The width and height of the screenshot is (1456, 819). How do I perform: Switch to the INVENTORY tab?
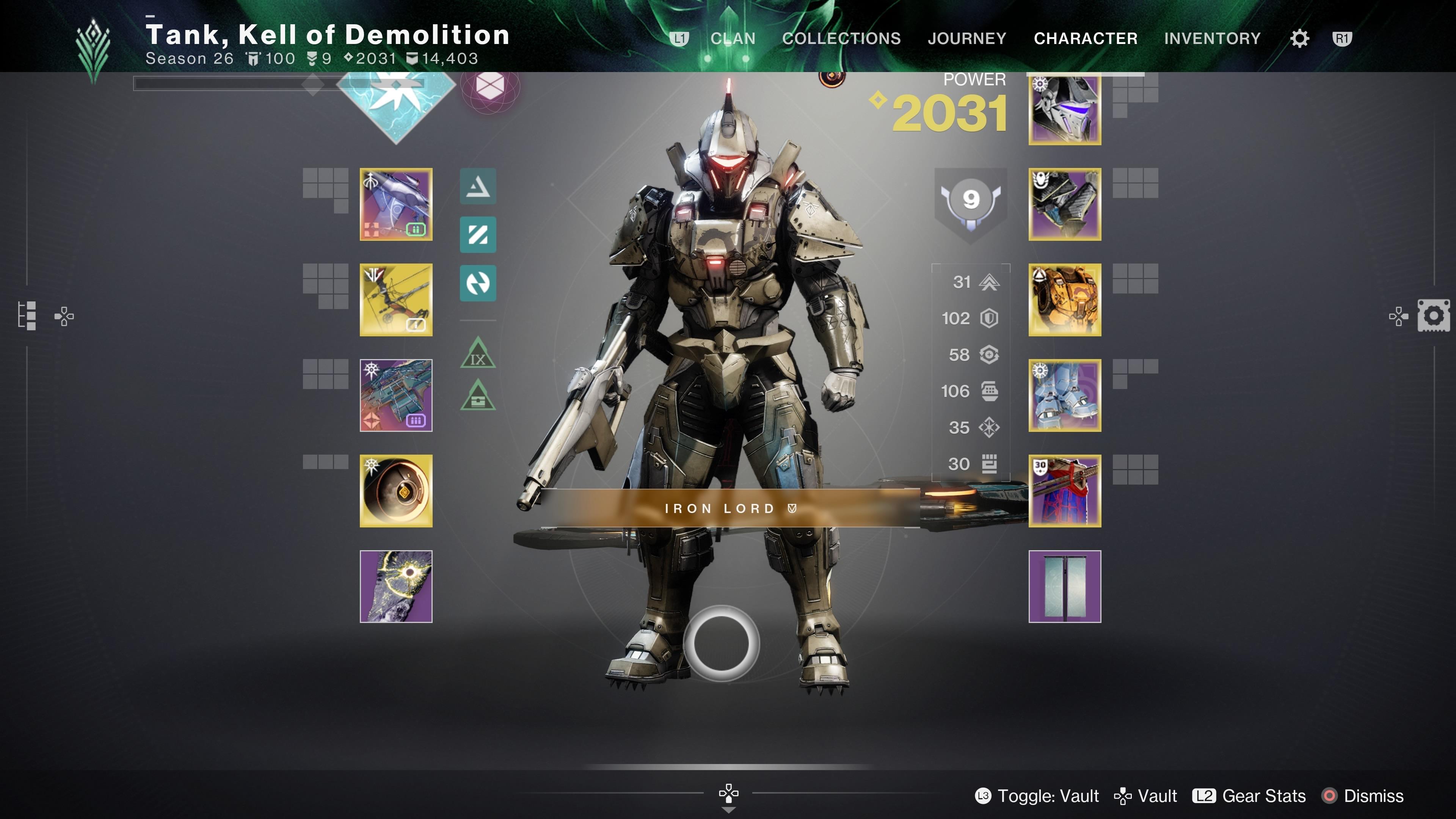[1213, 38]
